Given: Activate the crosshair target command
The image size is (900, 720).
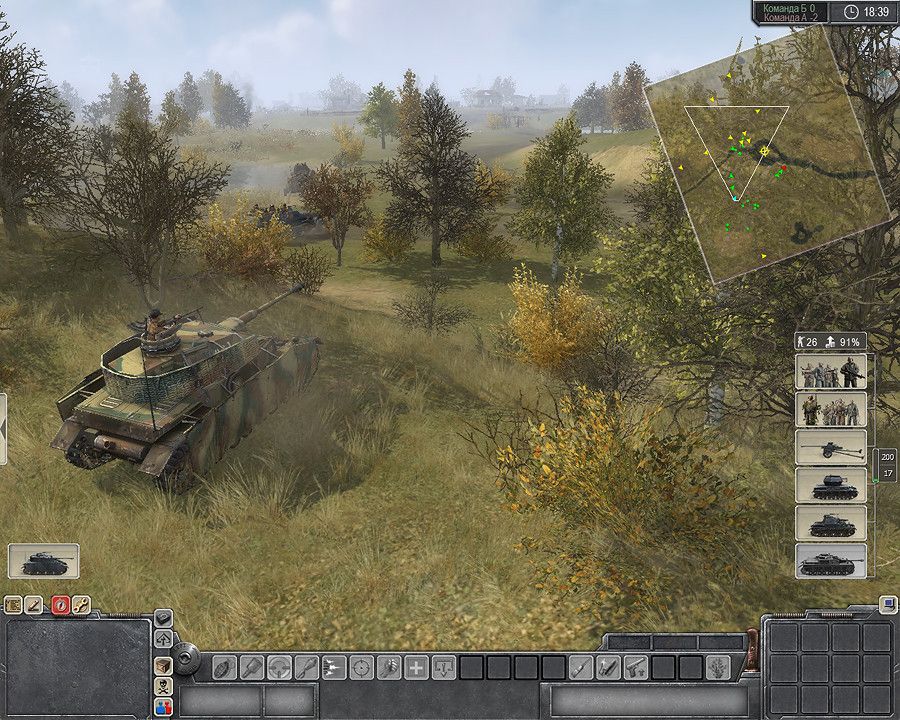Looking at the screenshot, I should (361, 667).
